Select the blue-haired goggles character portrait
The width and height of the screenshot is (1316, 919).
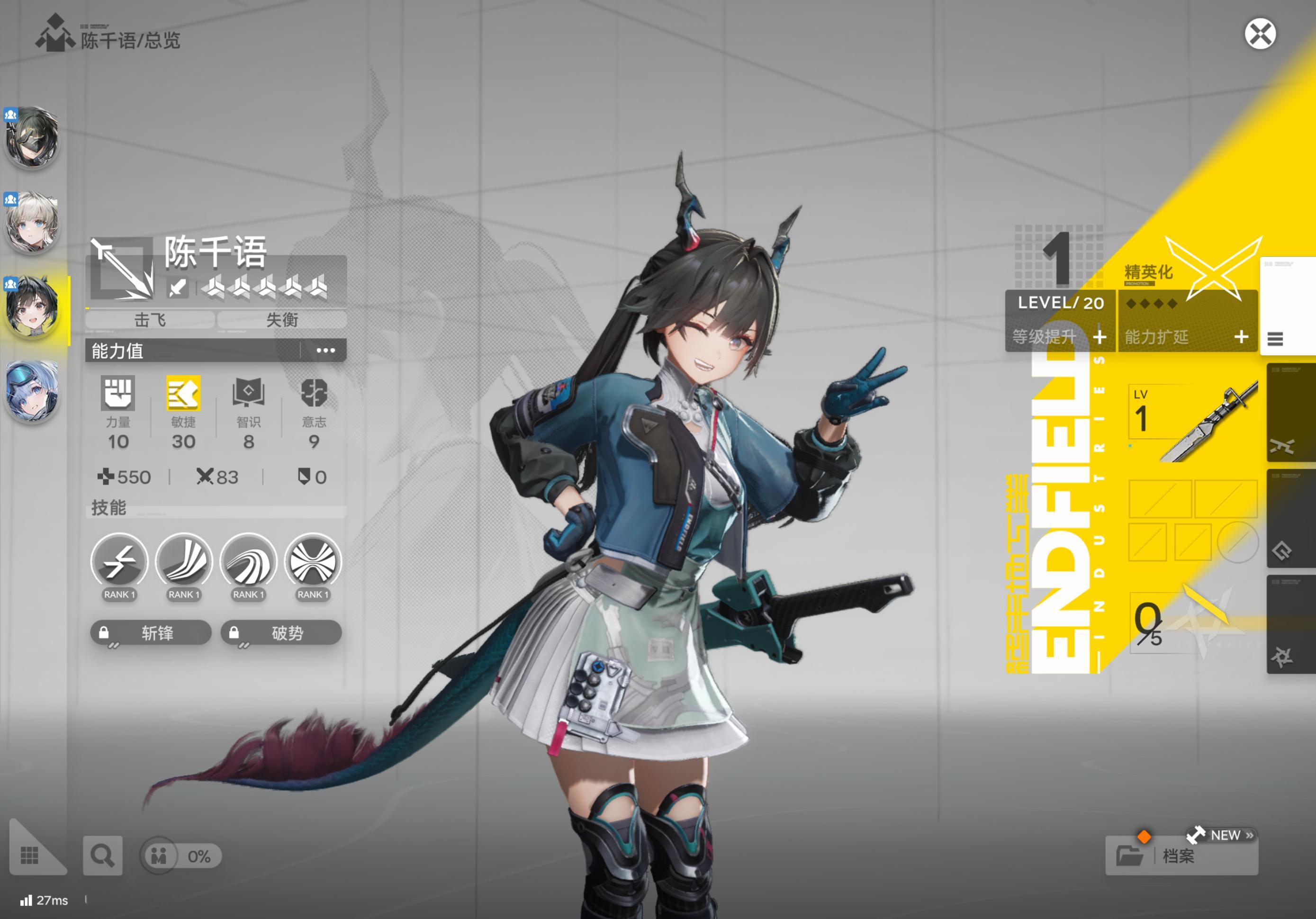click(32, 391)
